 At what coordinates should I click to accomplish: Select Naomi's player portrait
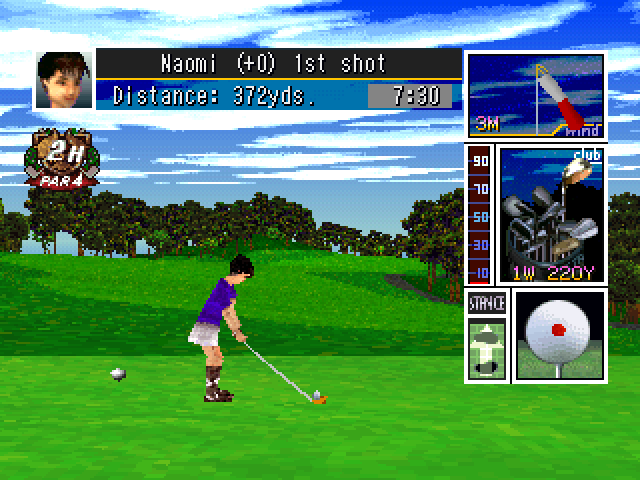click(63, 80)
